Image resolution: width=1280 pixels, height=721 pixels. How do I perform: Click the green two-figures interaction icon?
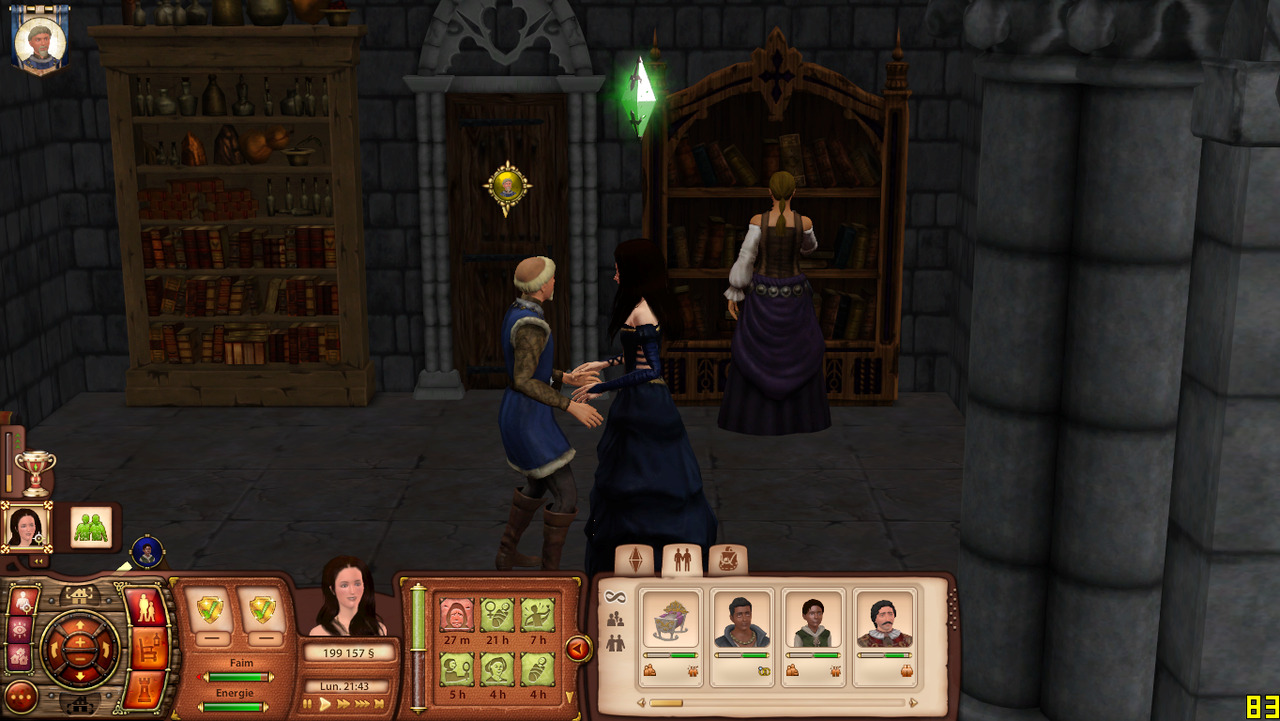(91, 527)
